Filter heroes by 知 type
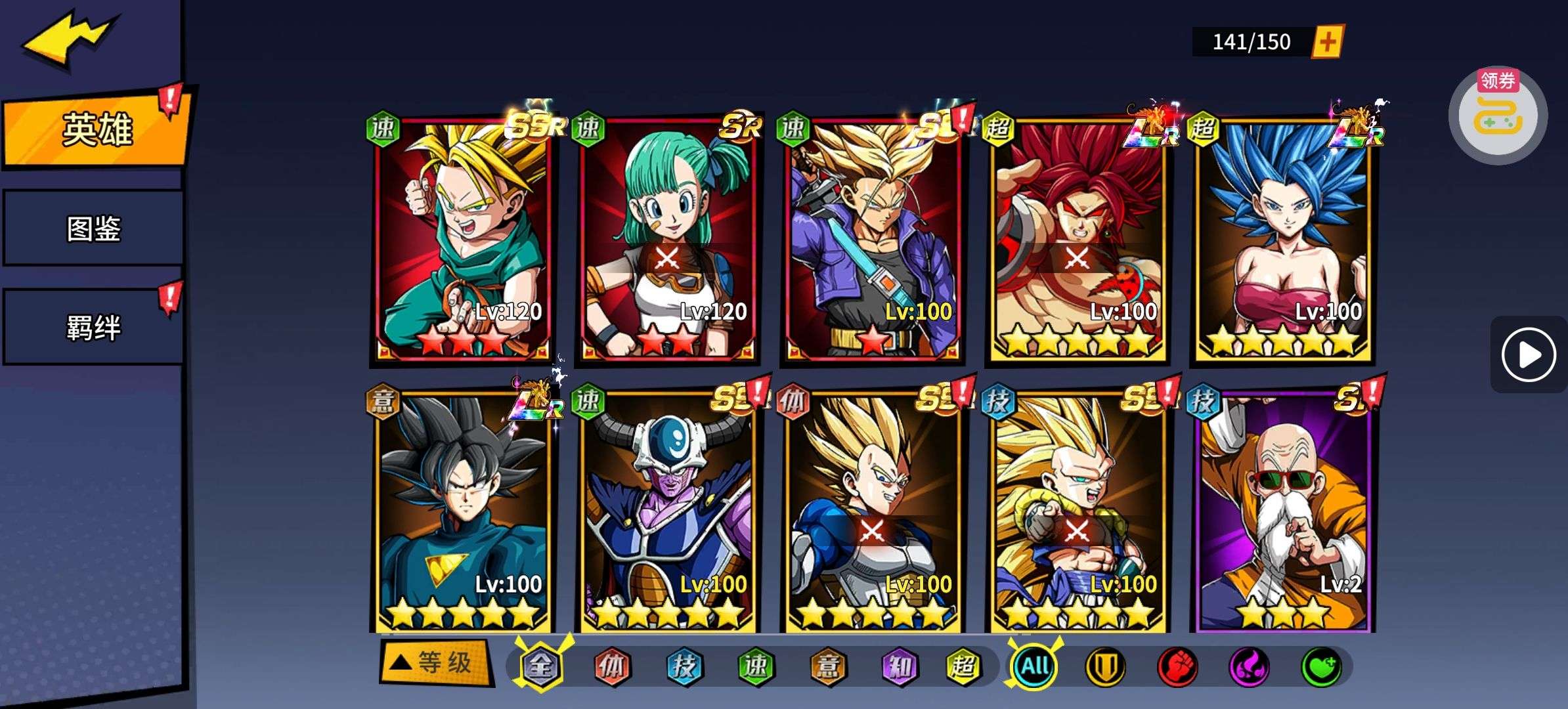 click(899, 666)
